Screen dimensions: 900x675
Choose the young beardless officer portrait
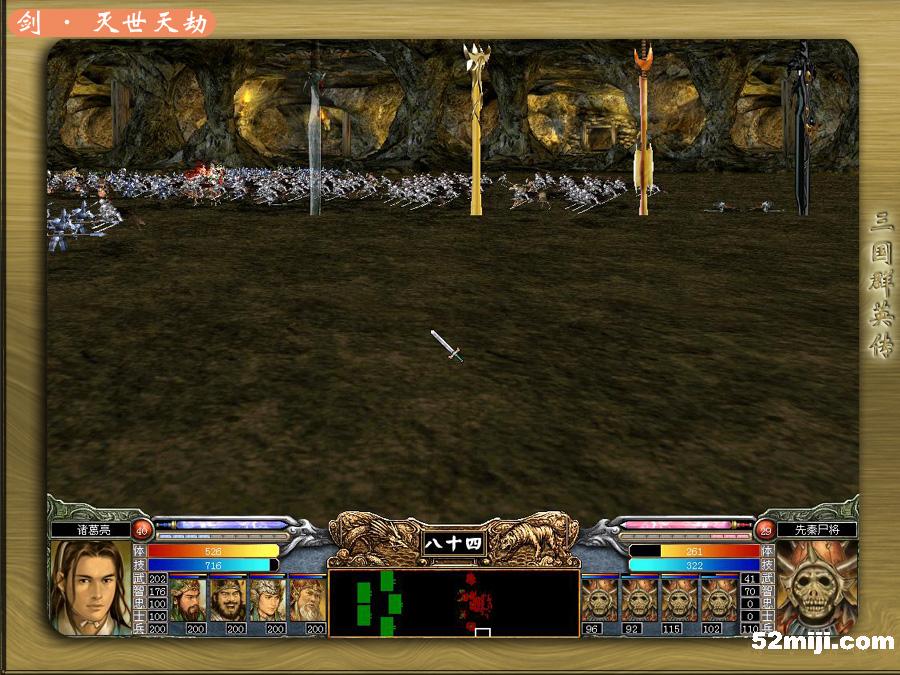[x=268, y=599]
